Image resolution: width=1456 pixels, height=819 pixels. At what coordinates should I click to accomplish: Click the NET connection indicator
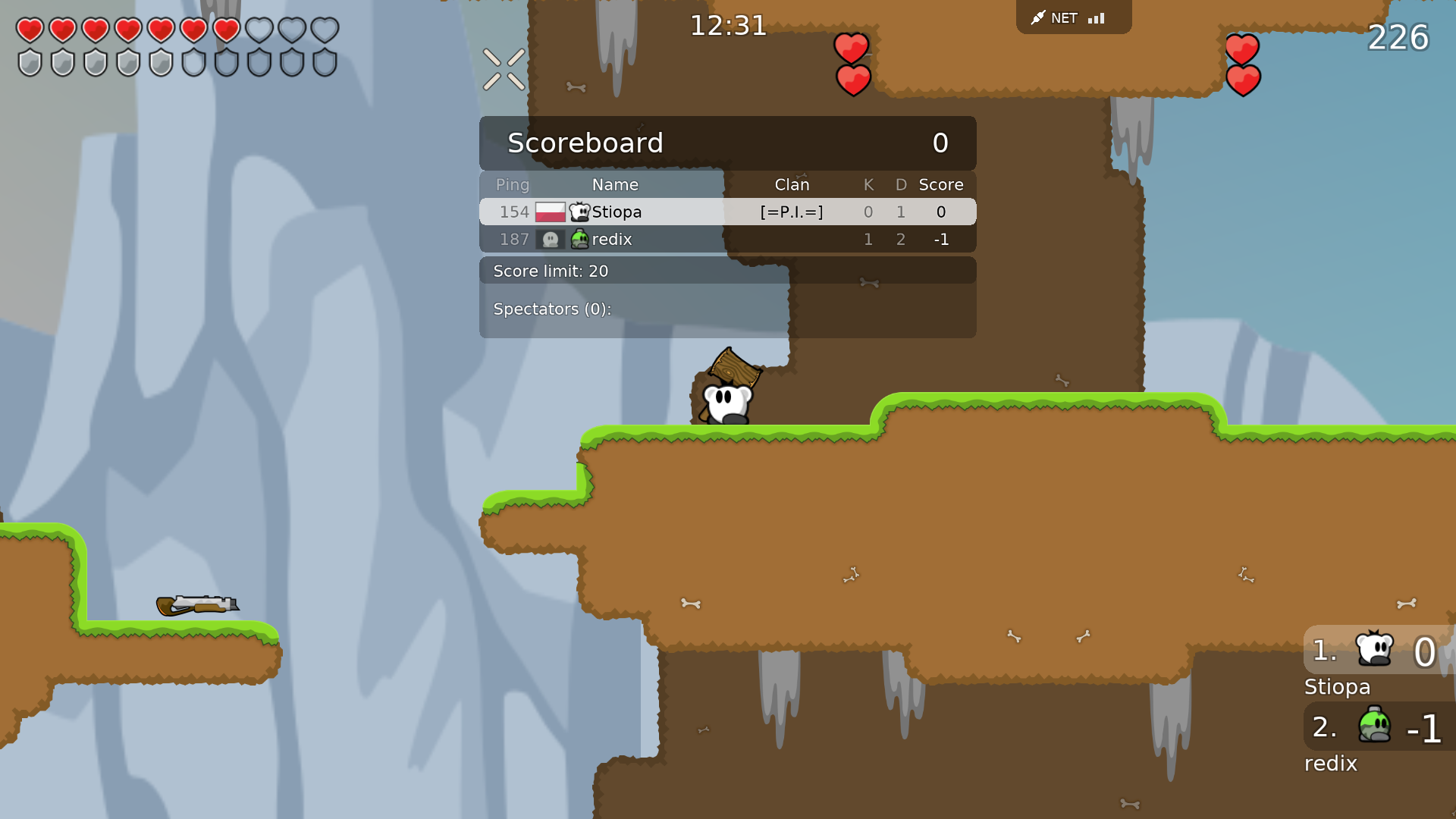[1072, 17]
